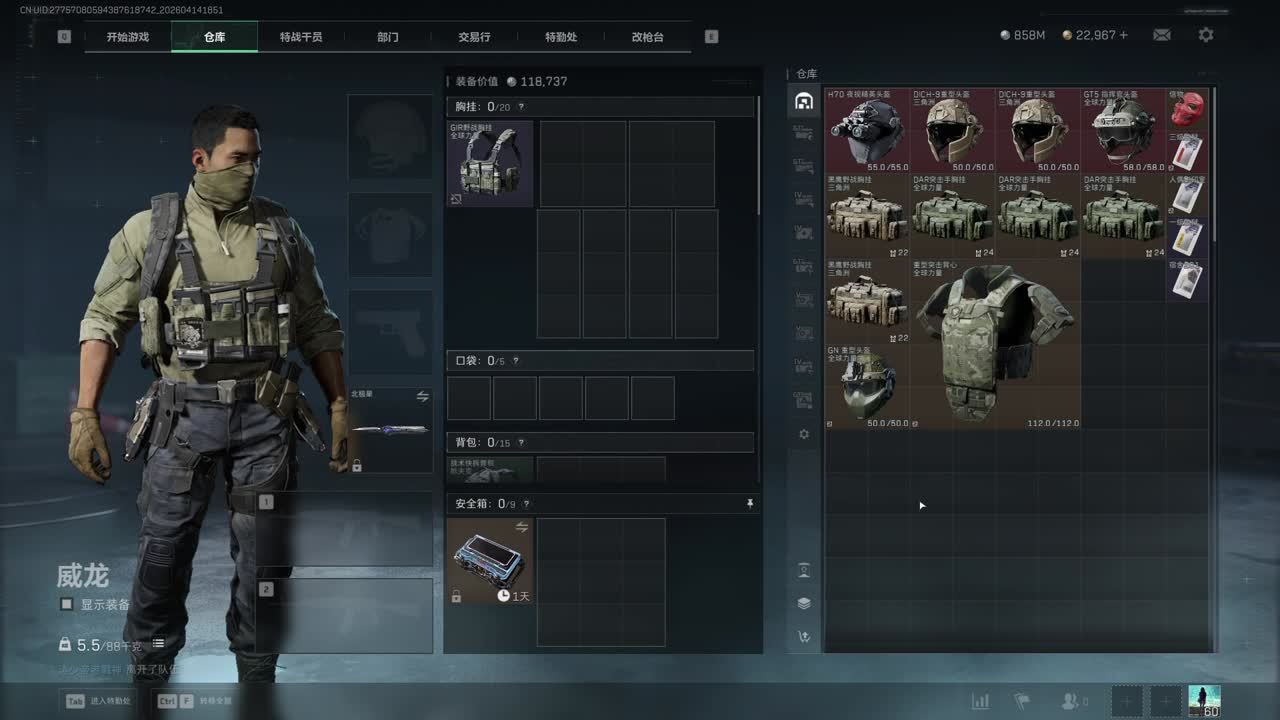The width and height of the screenshot is (1280, 720).
Task: Toggle the 显示装备 checkbox
Action: pos(67,604)
